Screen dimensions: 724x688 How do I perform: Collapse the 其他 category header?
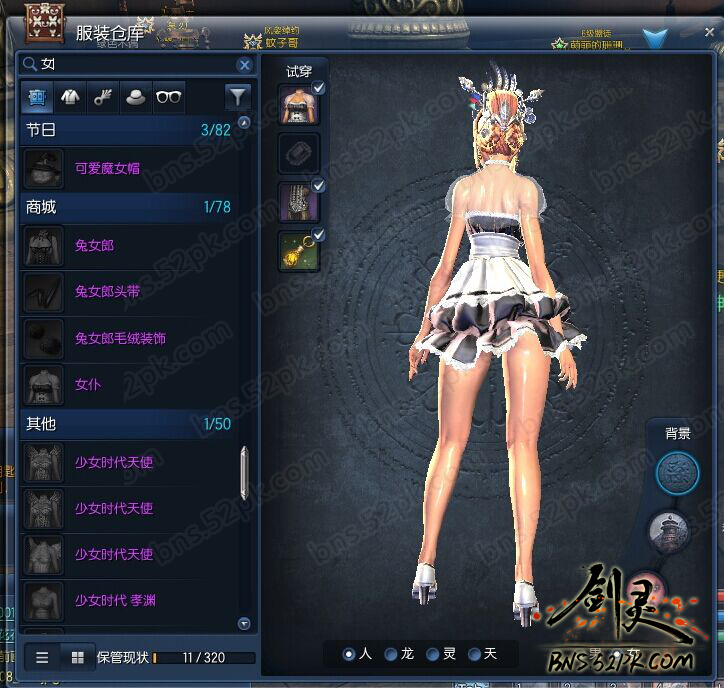click(x=128, y=424)
